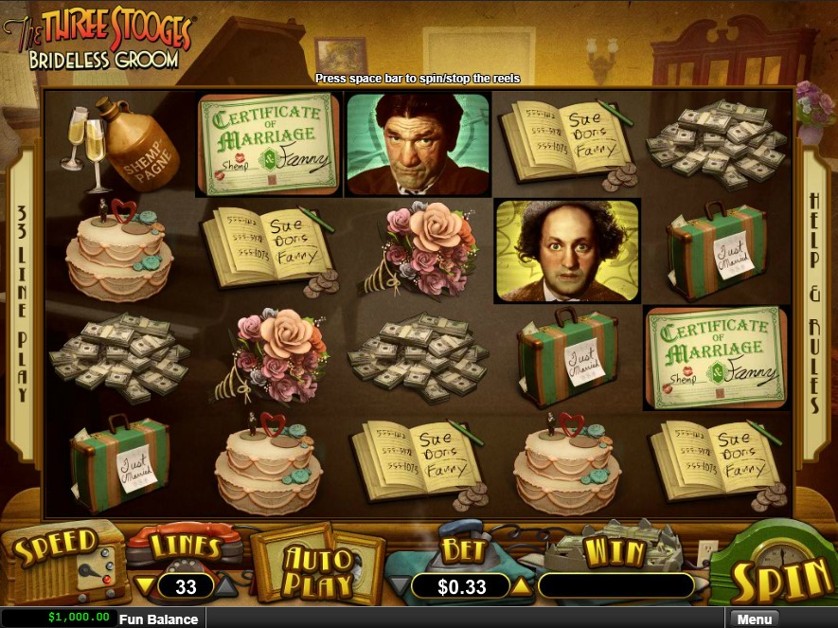Viewport: 838px width, 628px height.
Task: Decrease the number of lines
Action: coord(145,586)
